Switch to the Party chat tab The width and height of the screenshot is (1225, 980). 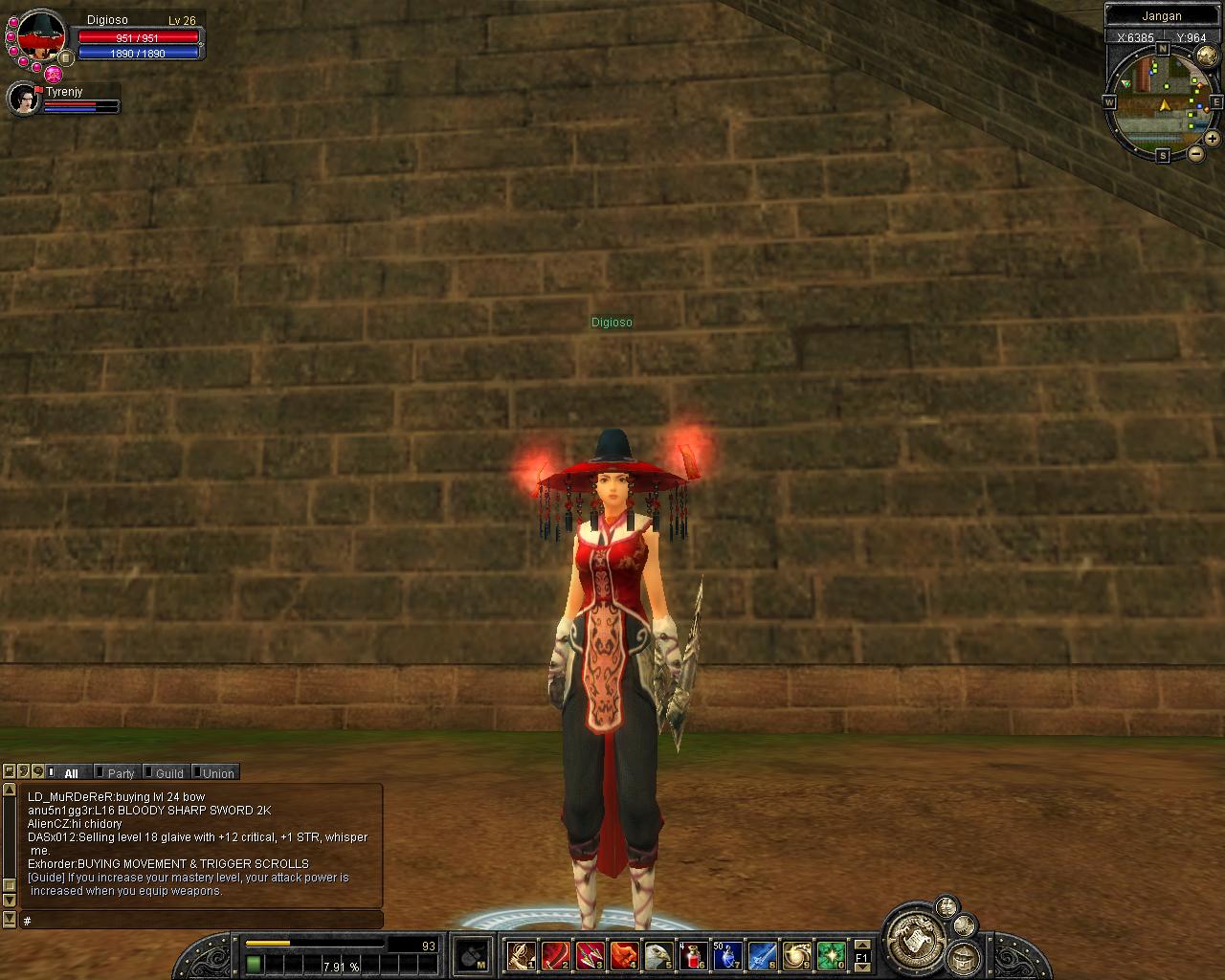[121, 773]
